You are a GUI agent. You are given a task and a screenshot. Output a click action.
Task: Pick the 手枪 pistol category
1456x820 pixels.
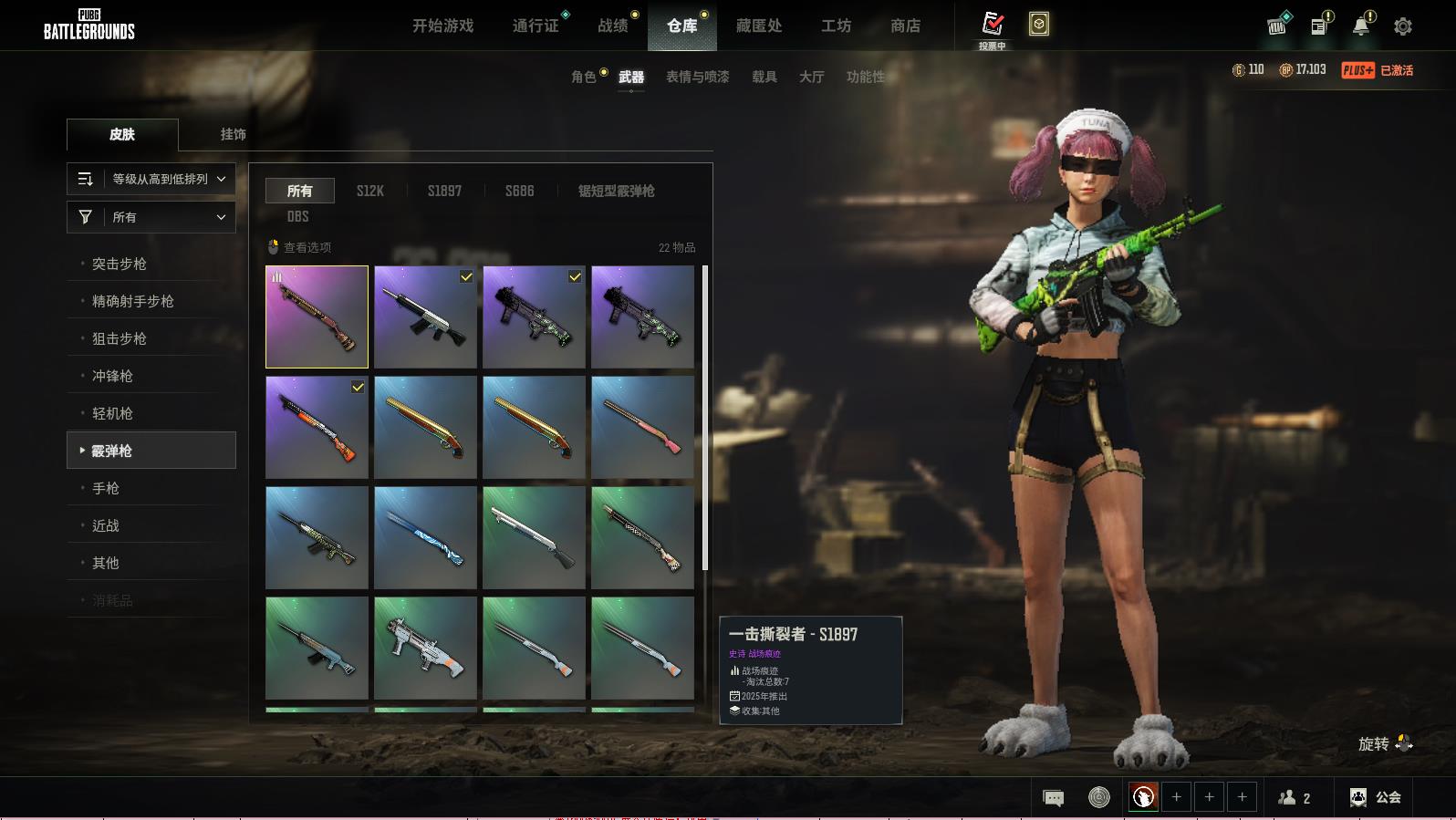(x=106, y=488)
